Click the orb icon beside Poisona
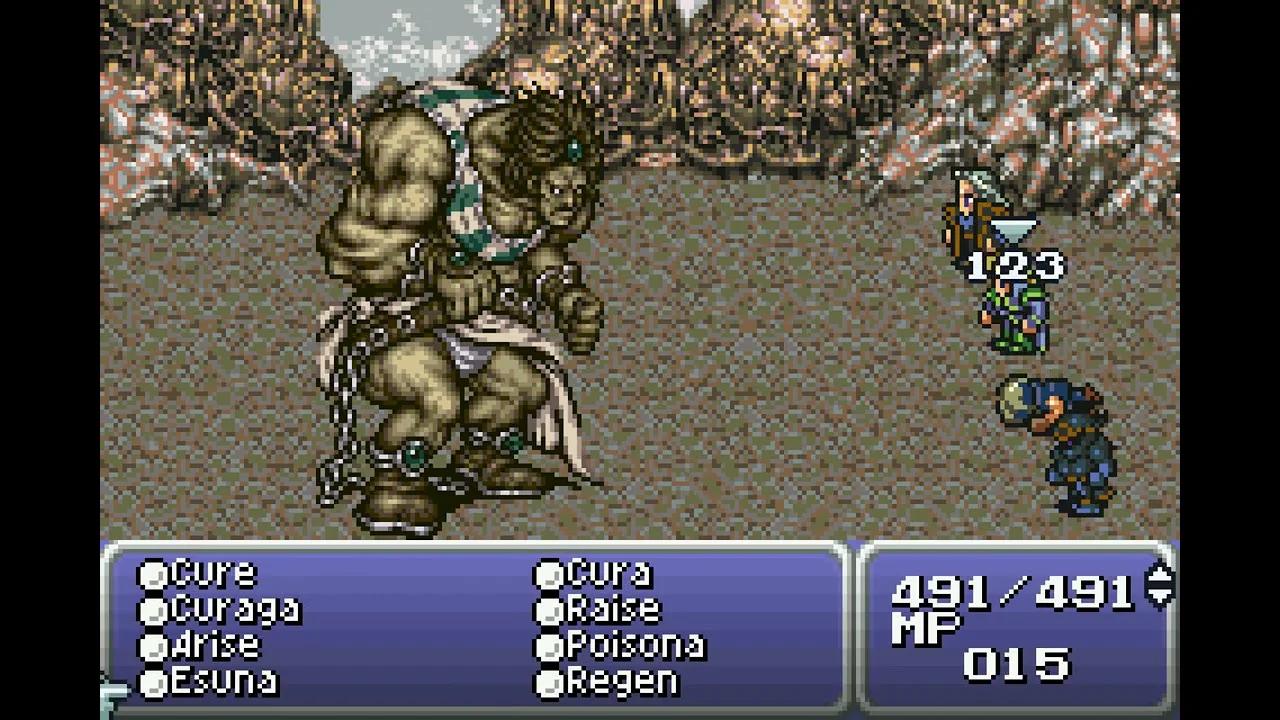Viewport: 1280px width, 720px height. tap(548, 645)
